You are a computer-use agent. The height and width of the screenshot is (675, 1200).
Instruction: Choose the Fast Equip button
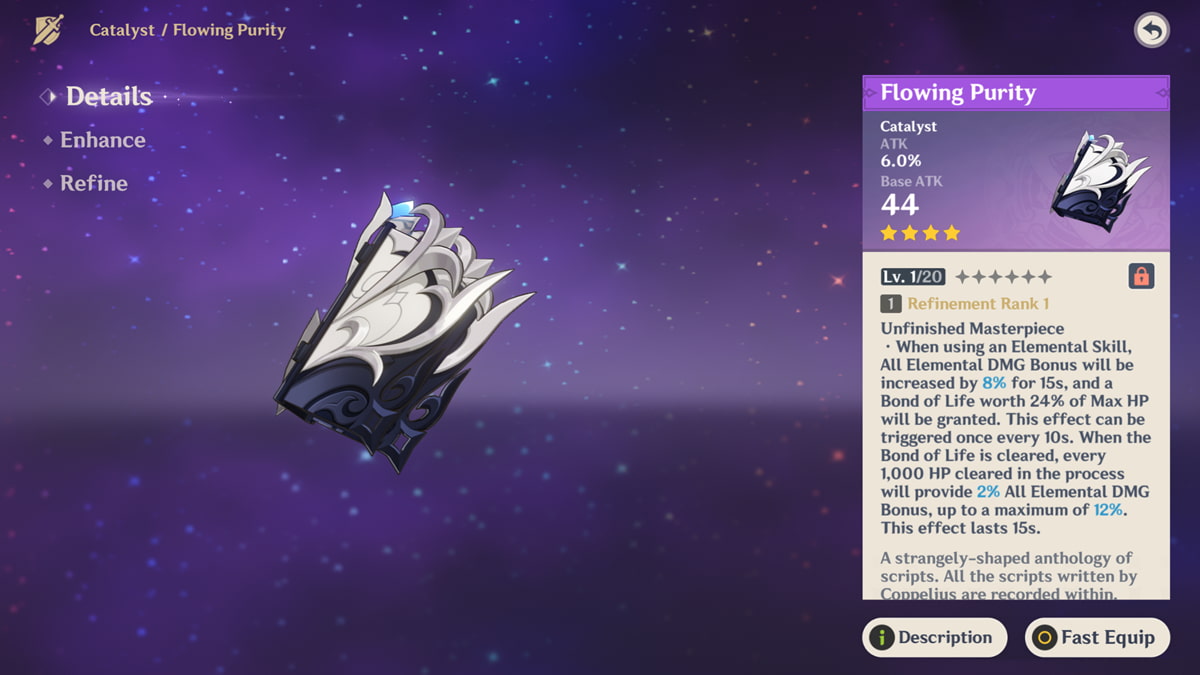[x=1097, y=637]
